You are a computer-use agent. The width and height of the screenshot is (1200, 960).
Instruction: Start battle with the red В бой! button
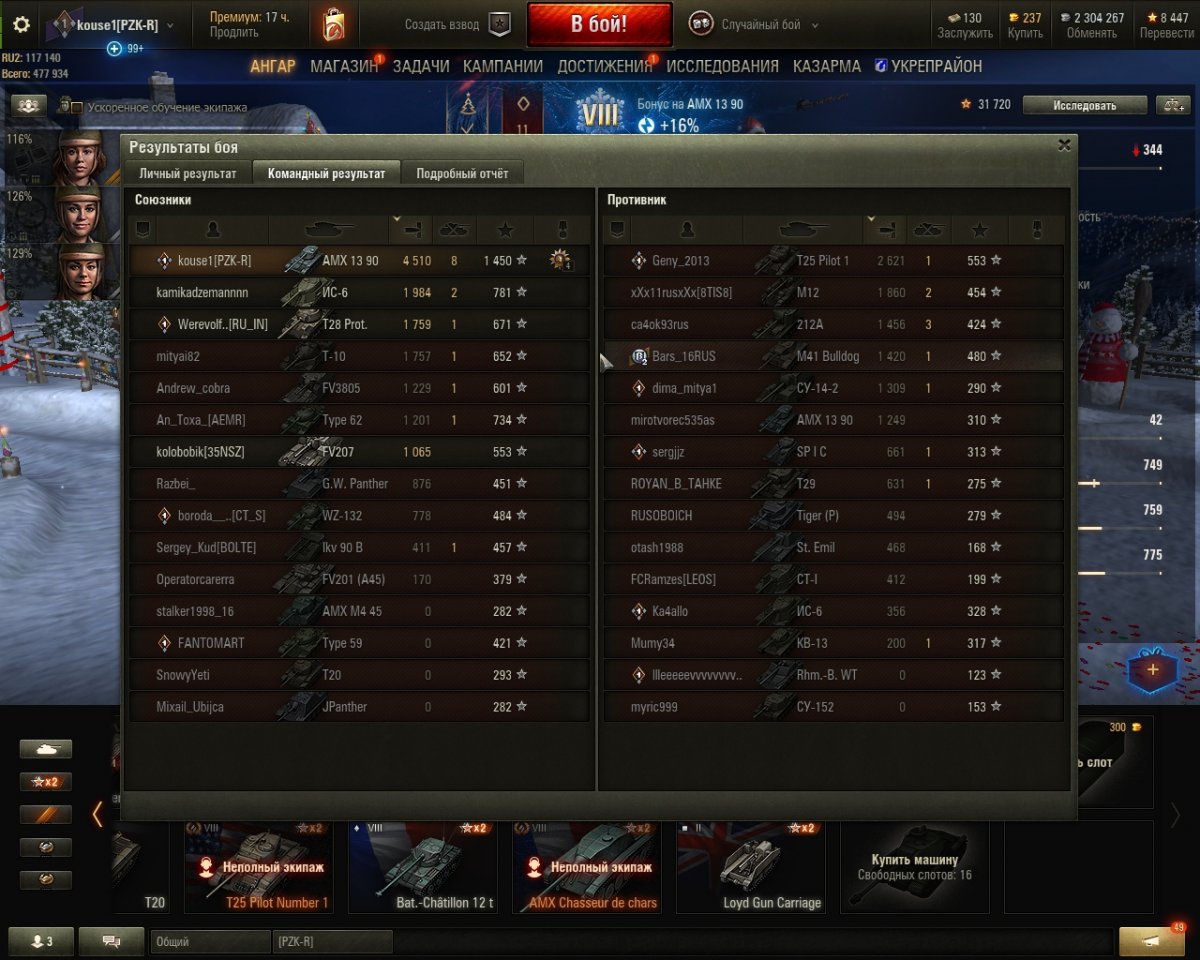[599, 24]
